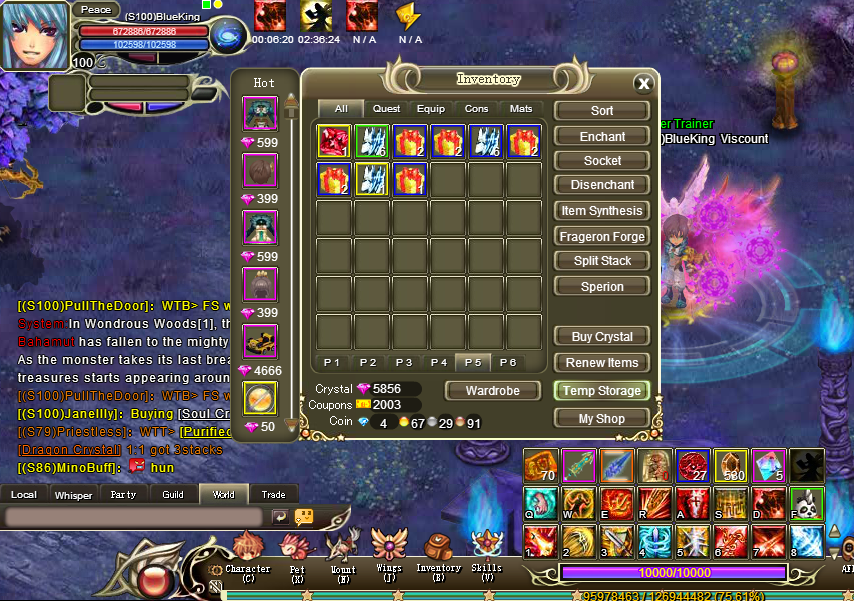Click the Buy Crystal button

point(602,337)
